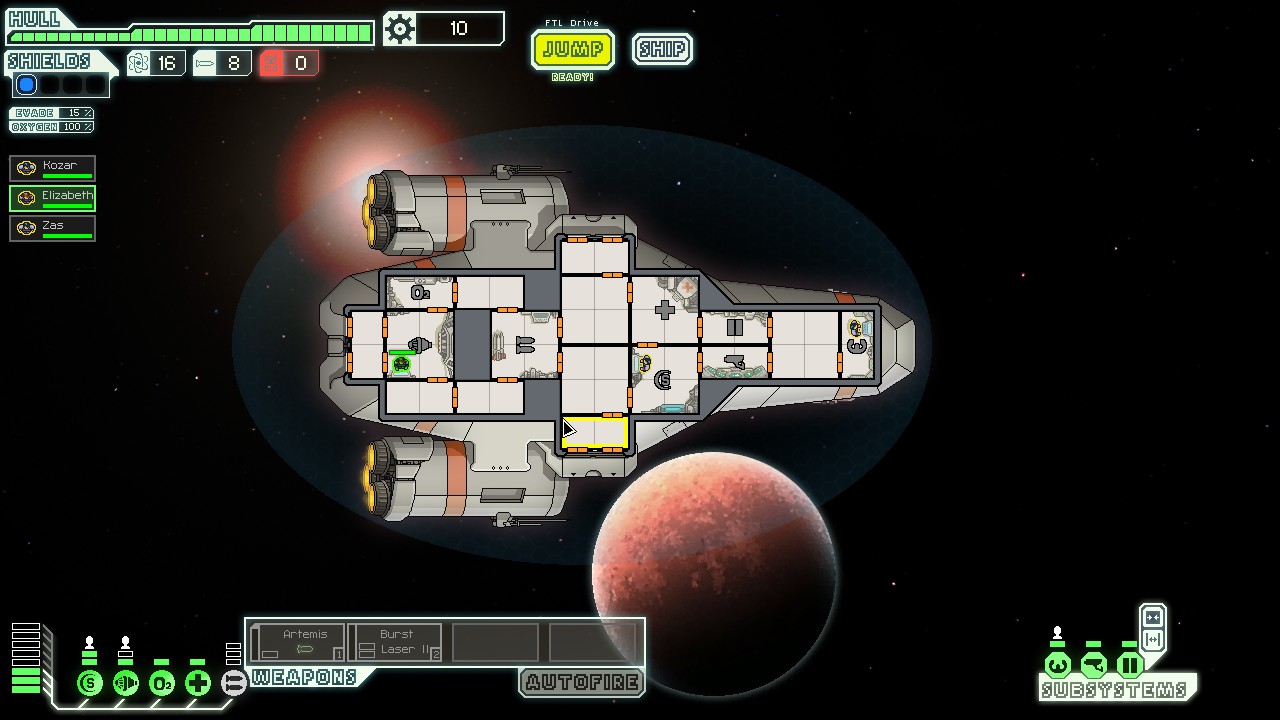This screenshot has height=720, width=1280.
Task: Click the sensors subsystem camera icon
Action: click(x=1093, y=665)
